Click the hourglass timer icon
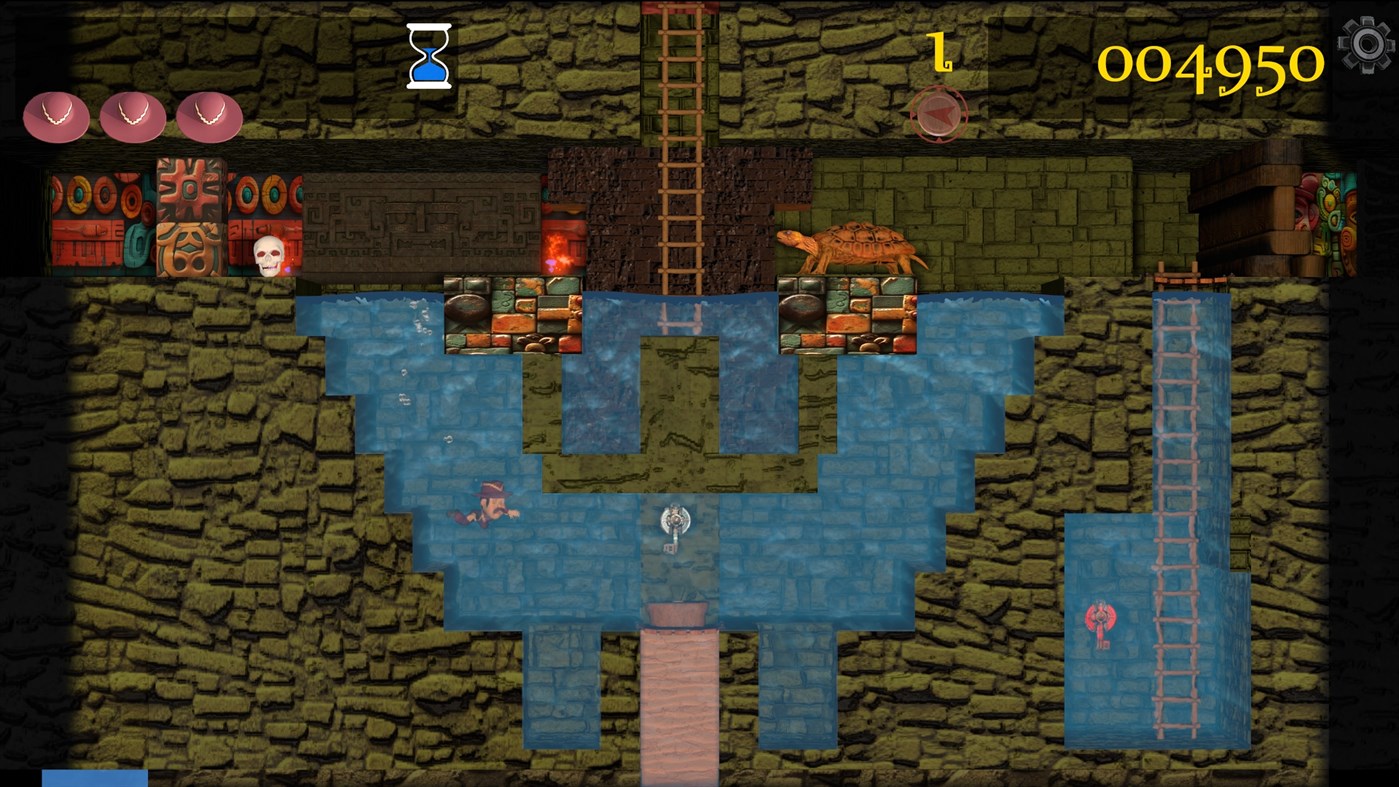 click(428, 57)
